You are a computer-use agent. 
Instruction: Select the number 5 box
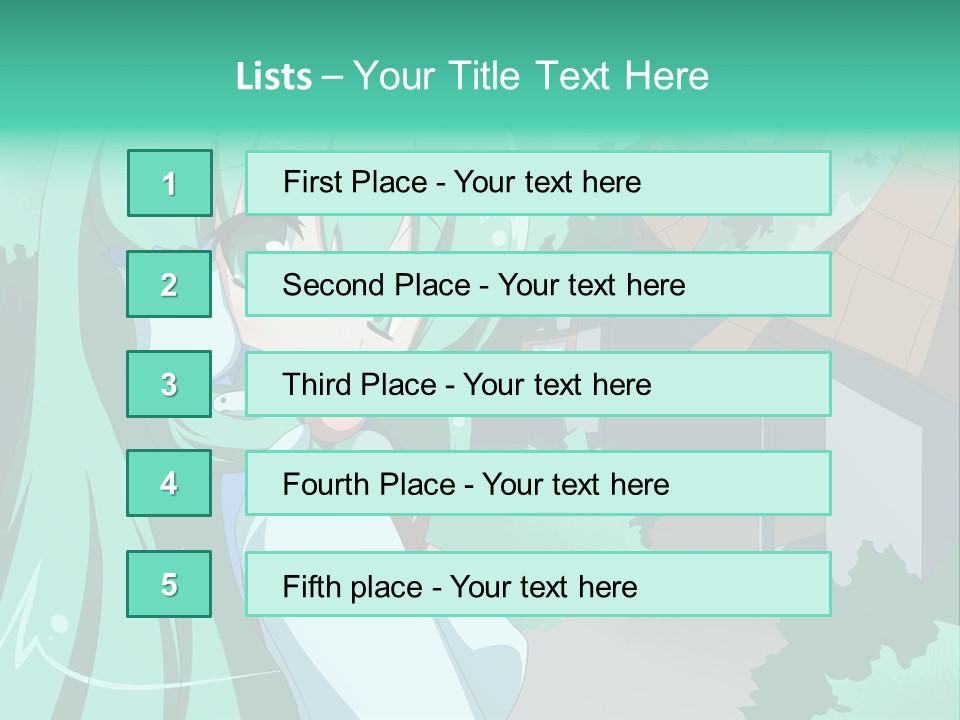point(169,584)
